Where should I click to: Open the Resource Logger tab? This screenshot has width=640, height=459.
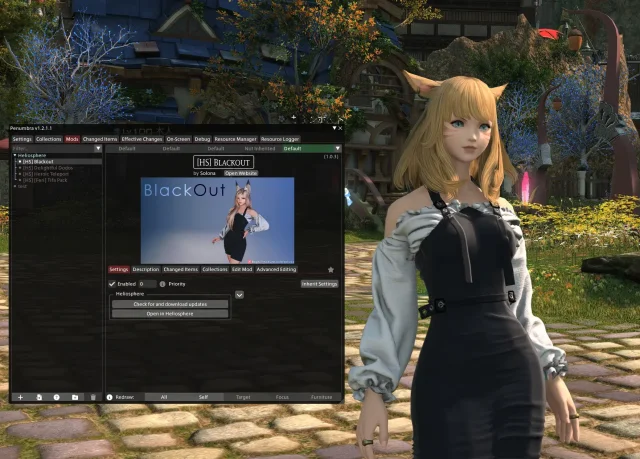pyautogui.click(x=280, y=139)
